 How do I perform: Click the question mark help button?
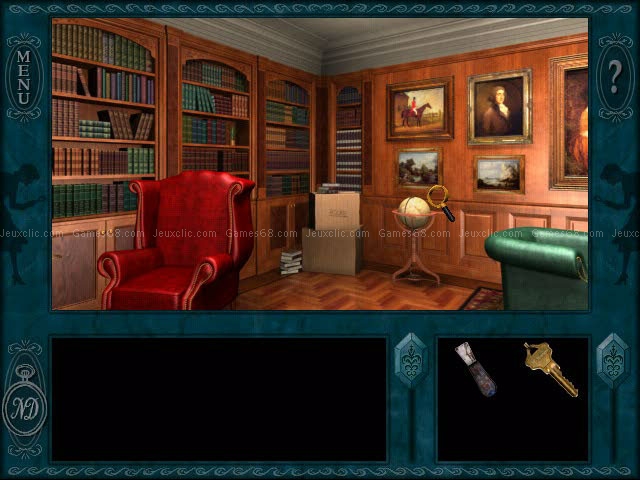[x=614, y=73]
